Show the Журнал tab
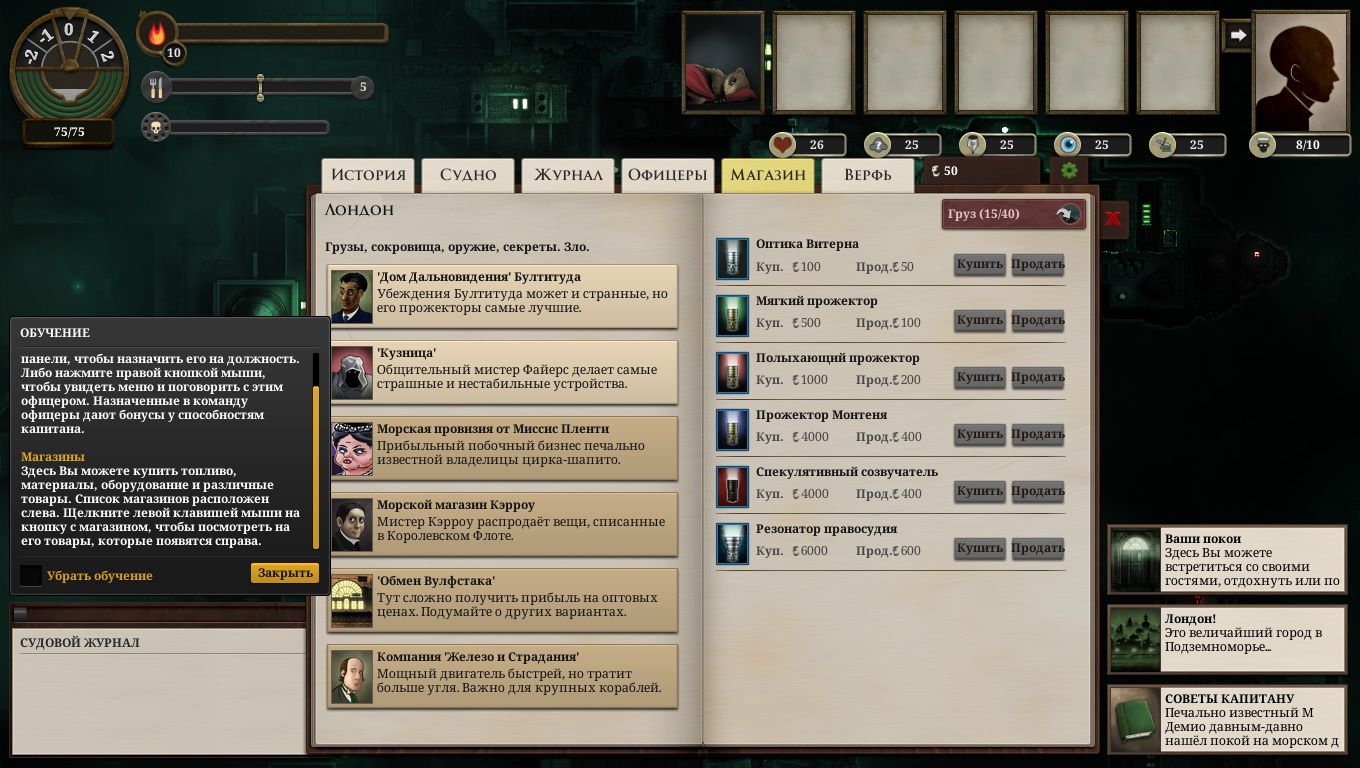 point(568,175)
